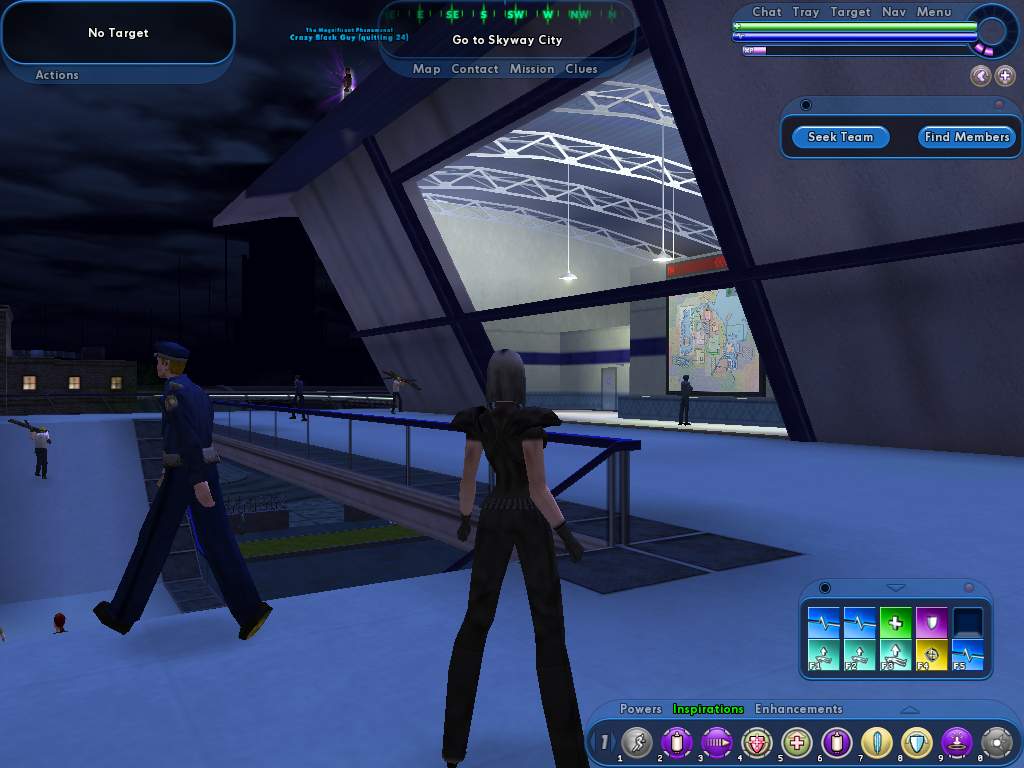1024x768 pixels.
Task: Click the round plus icon below status bars
Action: 1004,76
